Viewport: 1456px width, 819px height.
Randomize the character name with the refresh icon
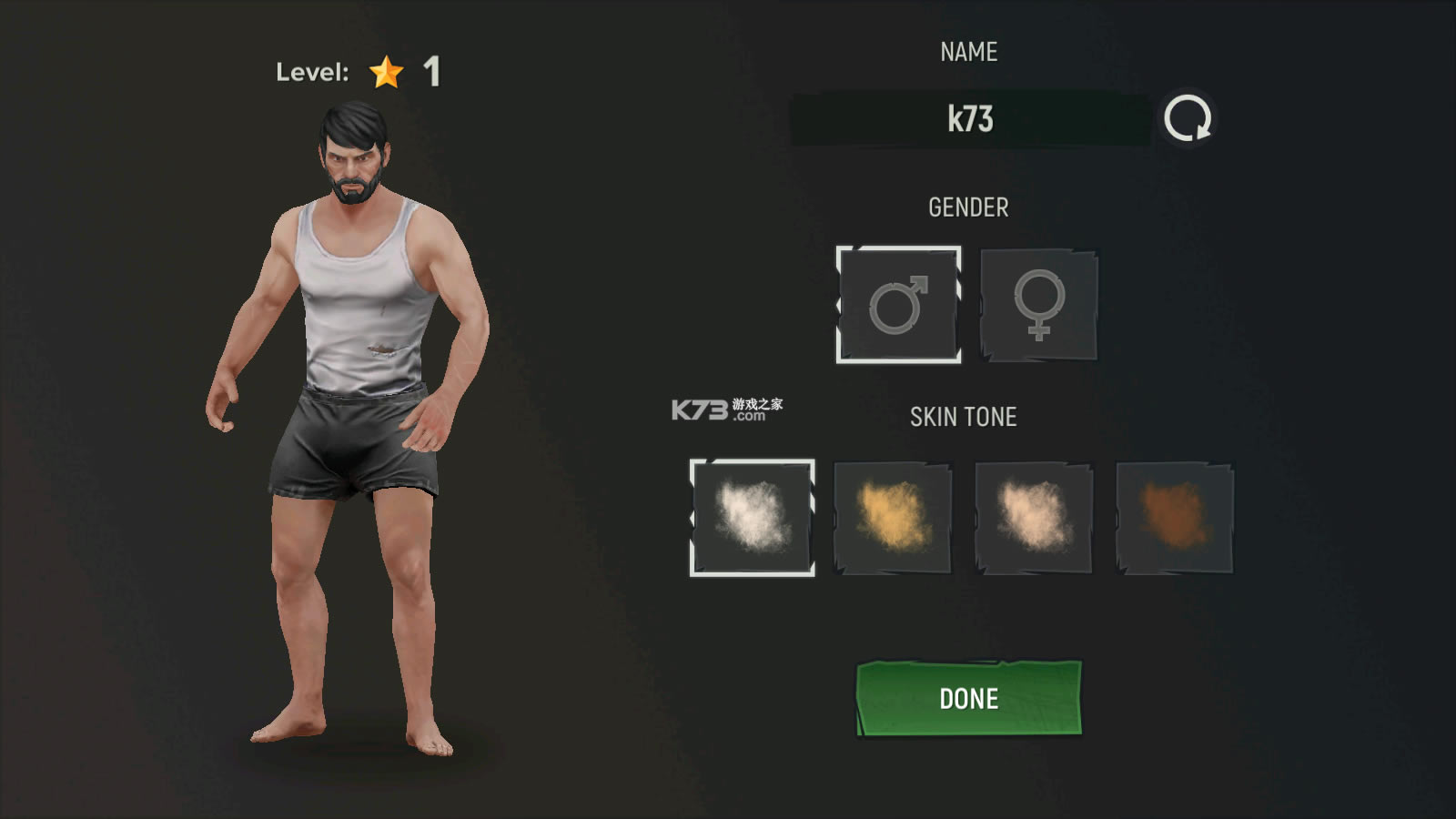click(1188, 119)
